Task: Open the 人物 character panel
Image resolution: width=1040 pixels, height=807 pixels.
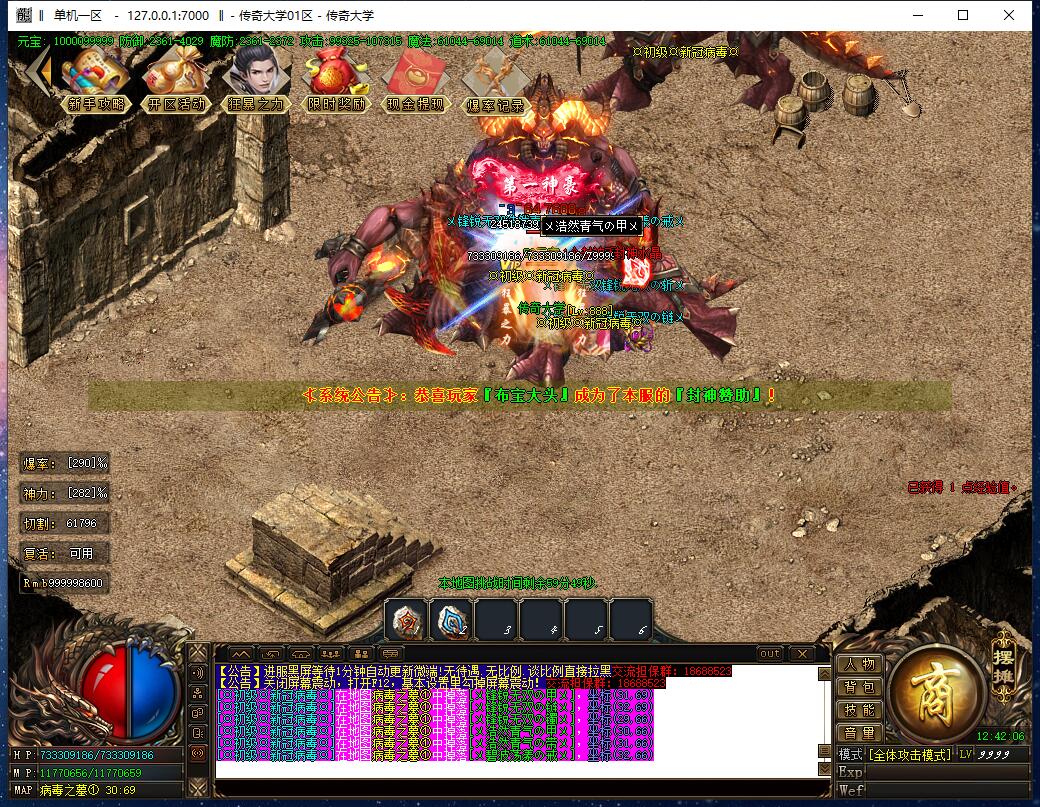Action: point(859,664)
